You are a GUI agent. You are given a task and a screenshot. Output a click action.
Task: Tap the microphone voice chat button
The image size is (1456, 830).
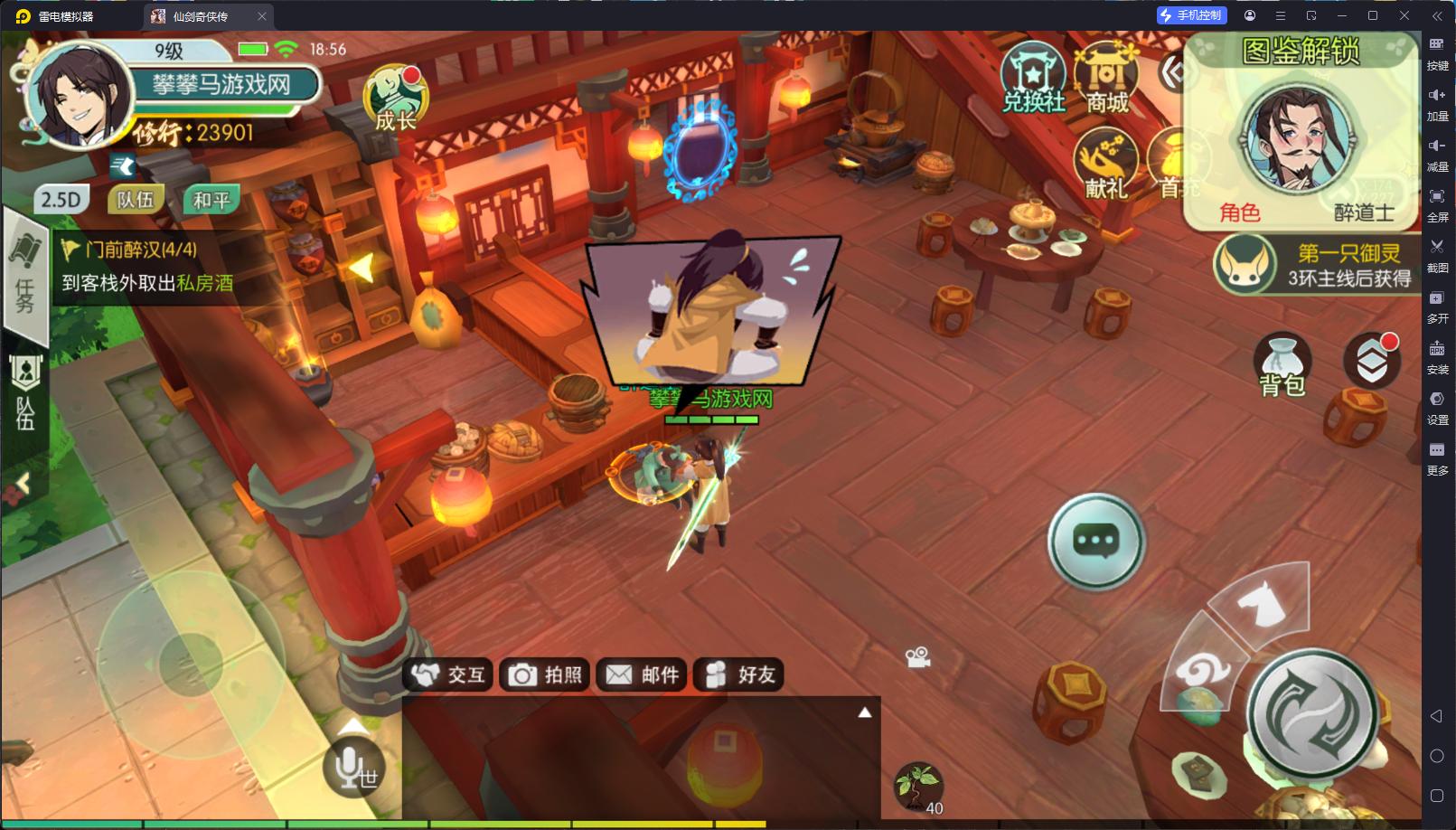pos(353,768)
